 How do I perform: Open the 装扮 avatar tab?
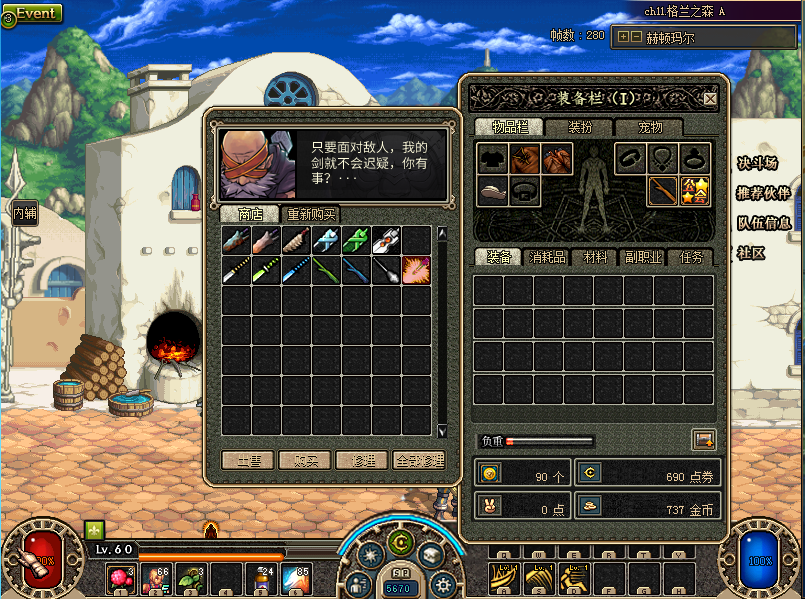click(x=580, y=127)
